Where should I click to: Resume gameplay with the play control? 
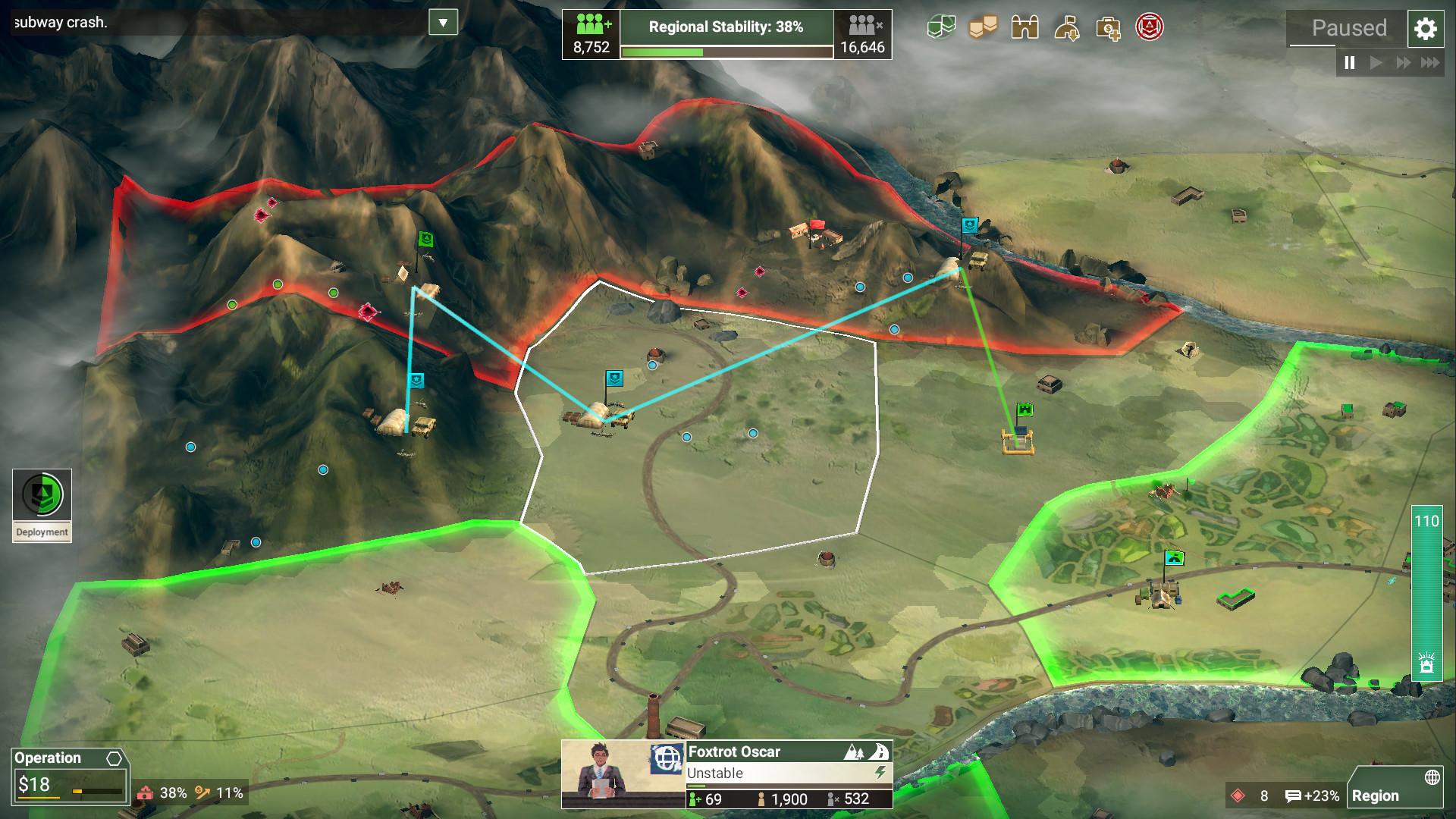(1376, 63)
